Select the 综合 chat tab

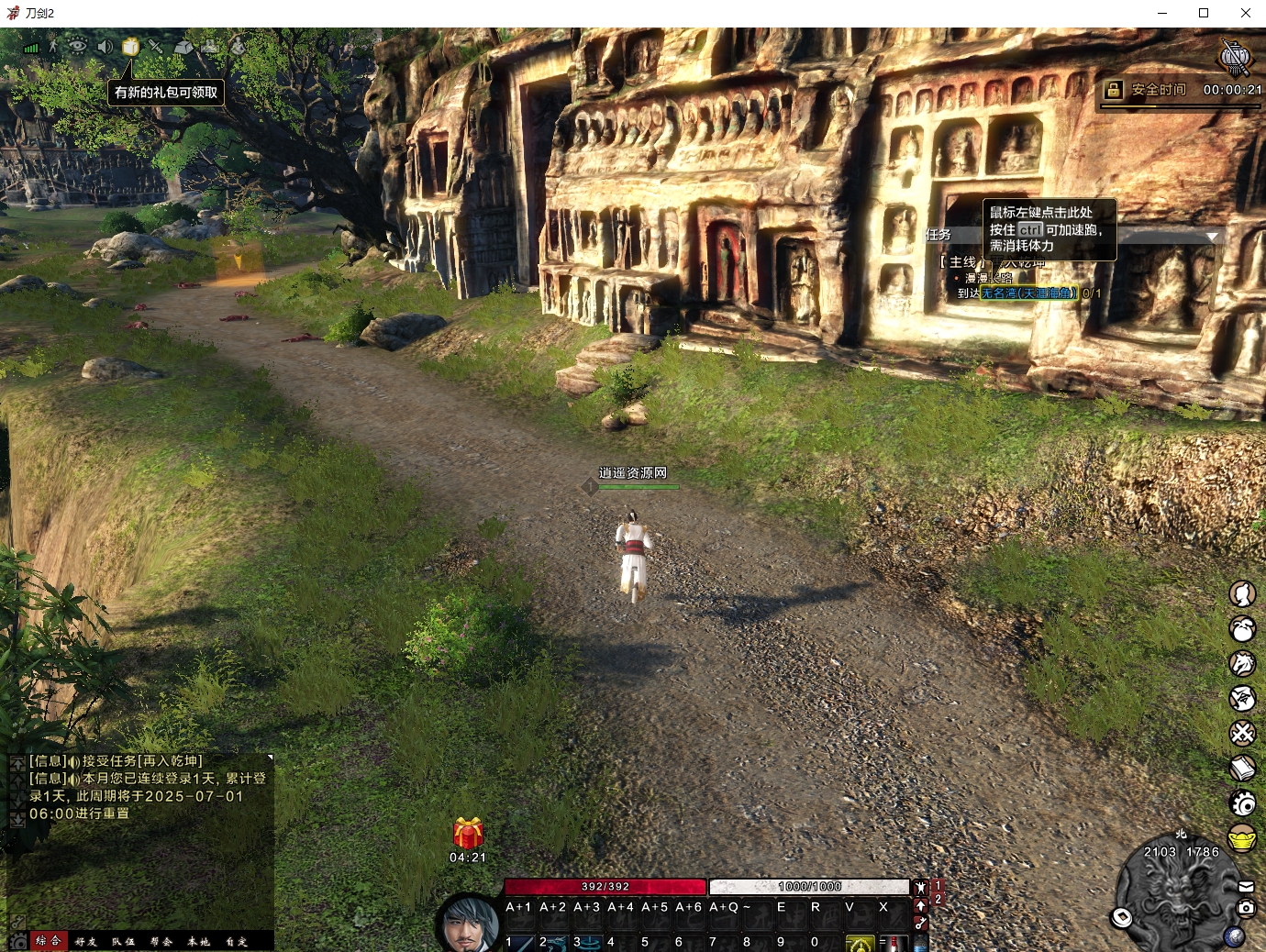click(48, 941)
